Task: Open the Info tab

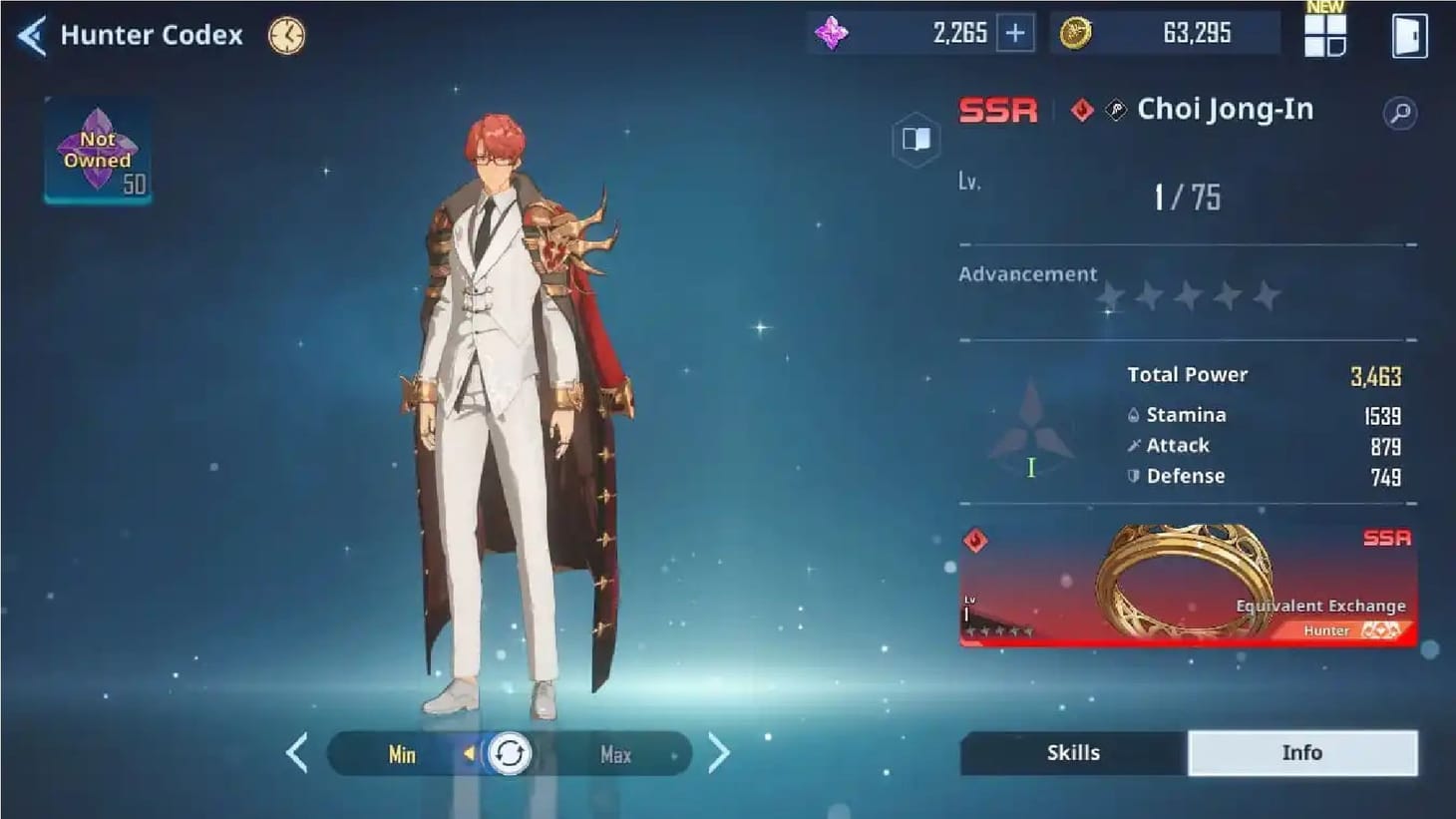Action: pos(1301,752)
